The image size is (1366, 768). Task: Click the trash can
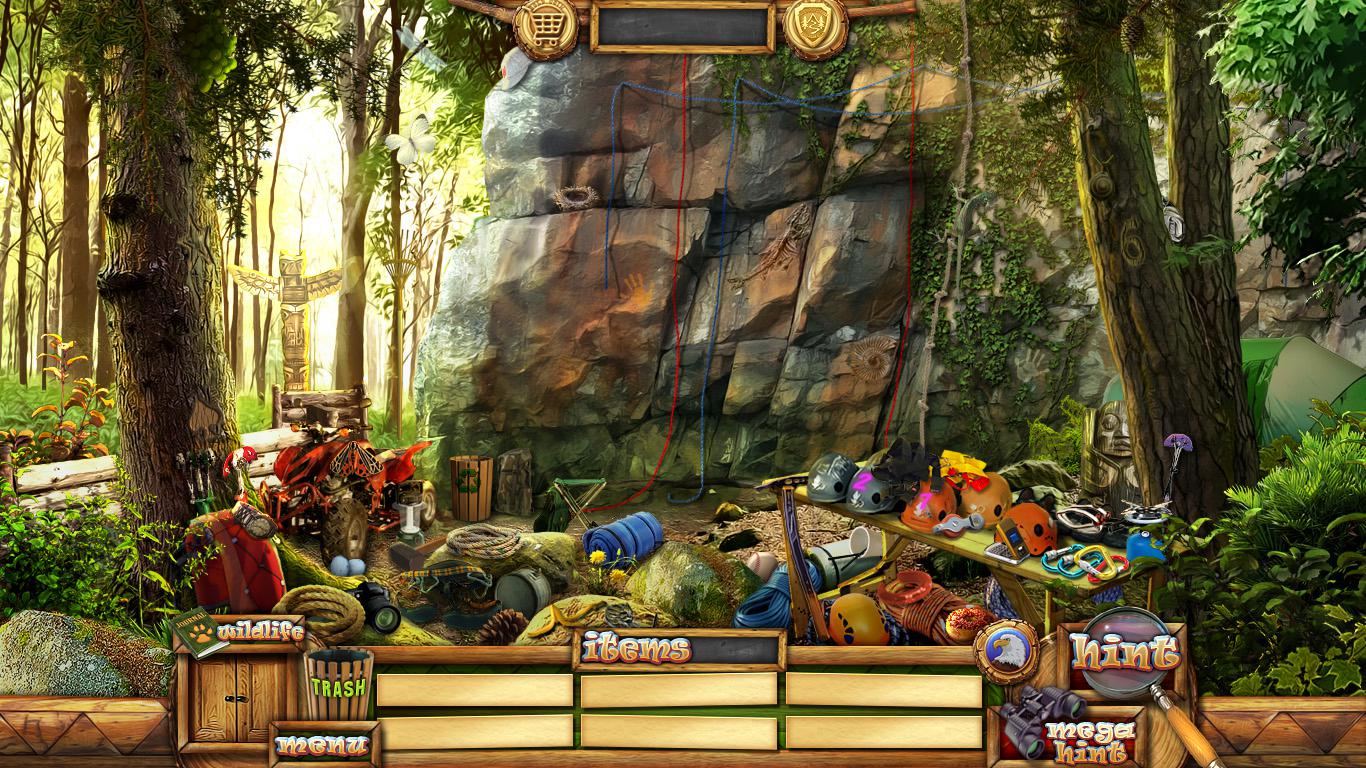click(x=338, y=684)
